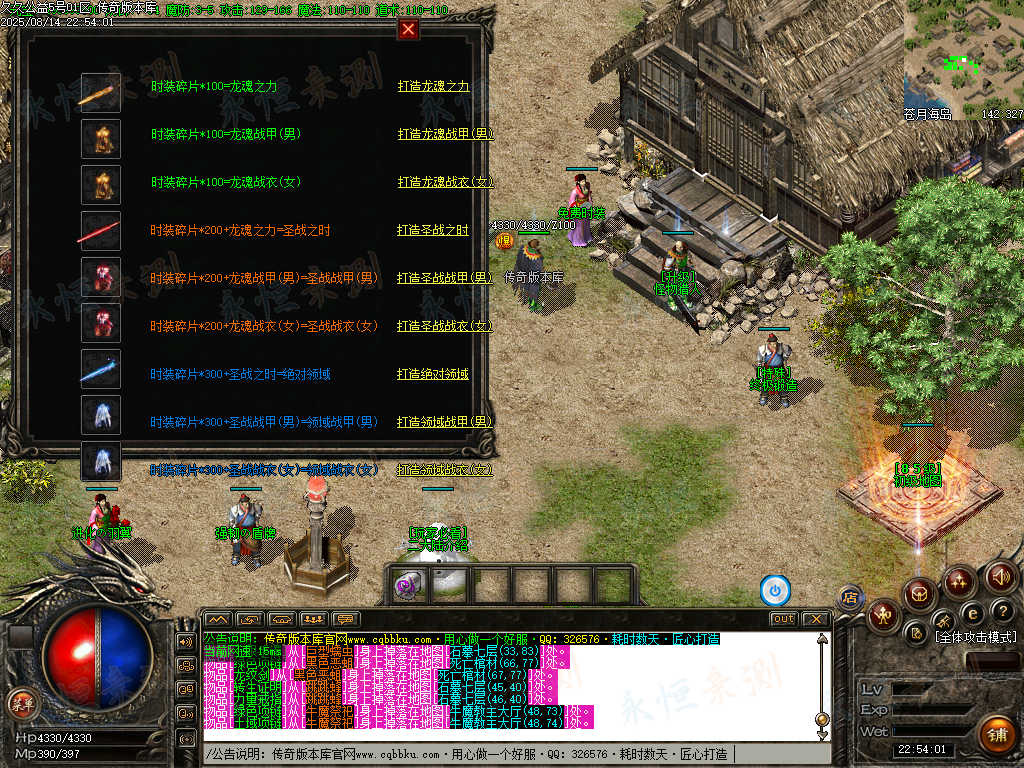Image resolution: width=1024 pixels, height=768 pixels.
Task: Open the 店 shop icon
Action: click(850, 598)
